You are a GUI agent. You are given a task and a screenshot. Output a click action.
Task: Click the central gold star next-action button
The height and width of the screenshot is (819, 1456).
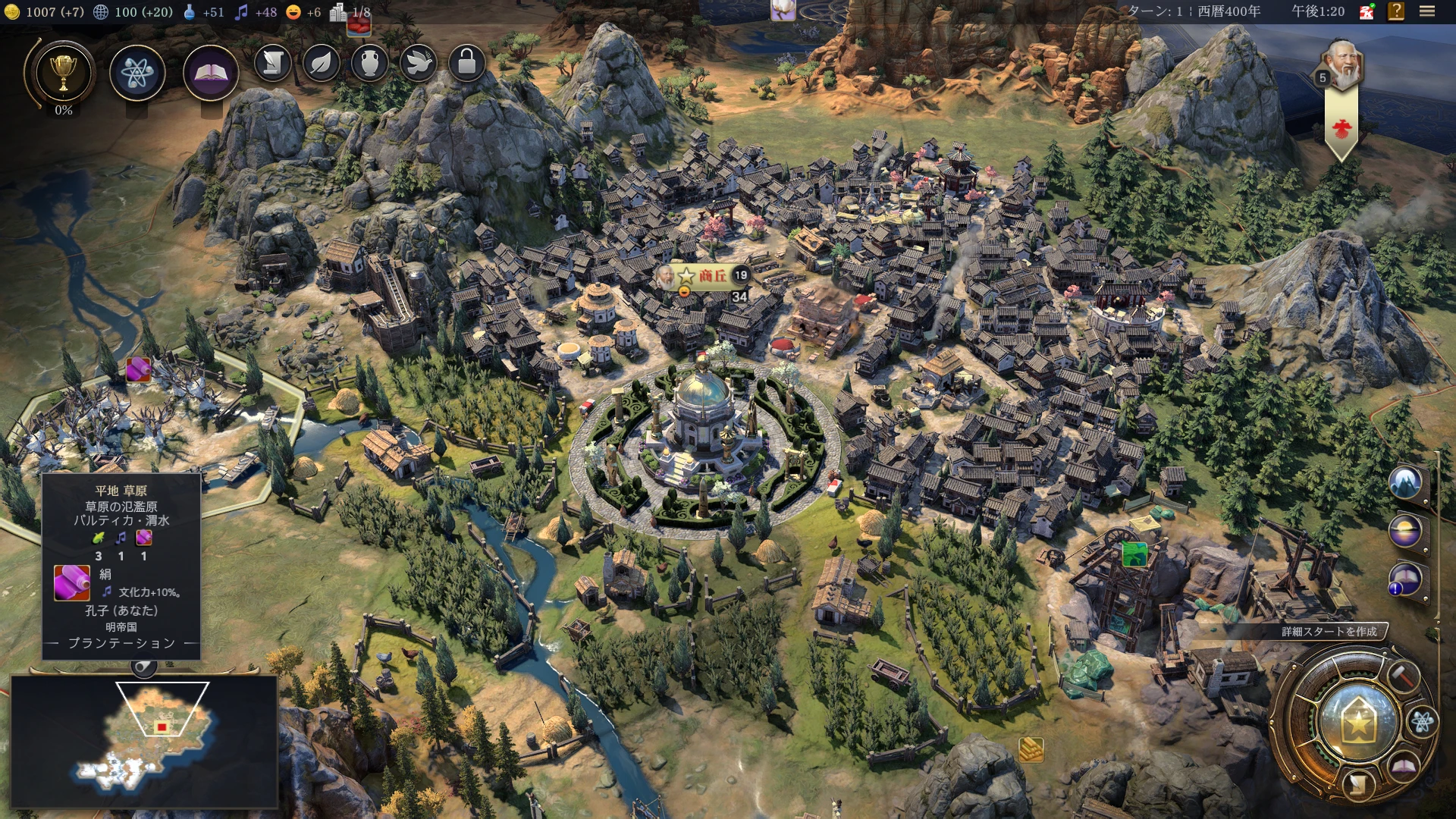tap(1357, 723)
